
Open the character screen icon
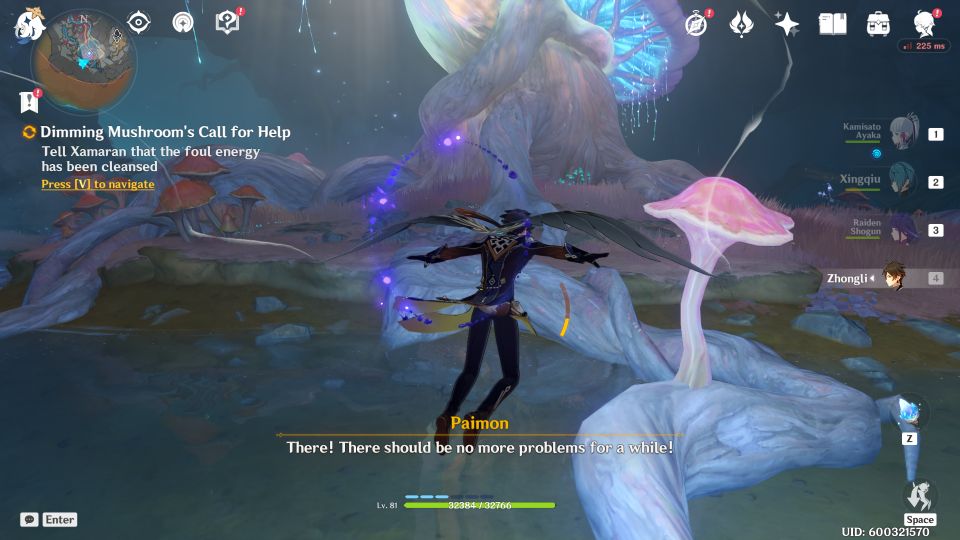point(925,24)
